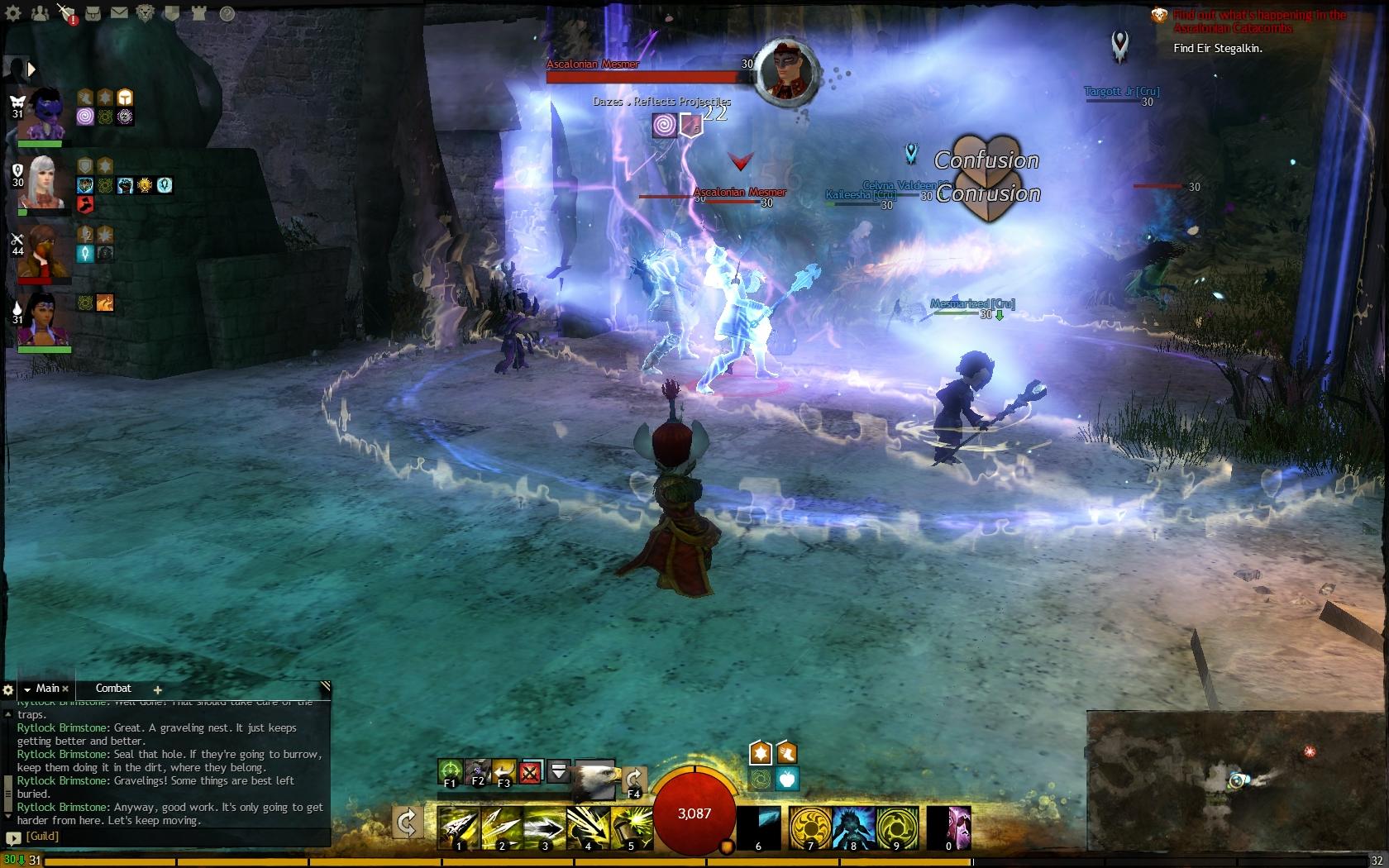Click the eagle pet portrait
This screenshot has width=1389, height=868.
click(x=595, y=779)
